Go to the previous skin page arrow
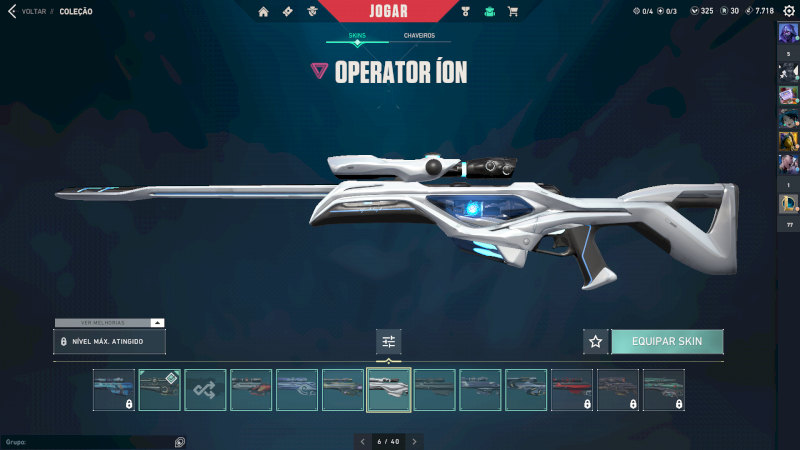The image size is (800, 450). coord(362,441)
